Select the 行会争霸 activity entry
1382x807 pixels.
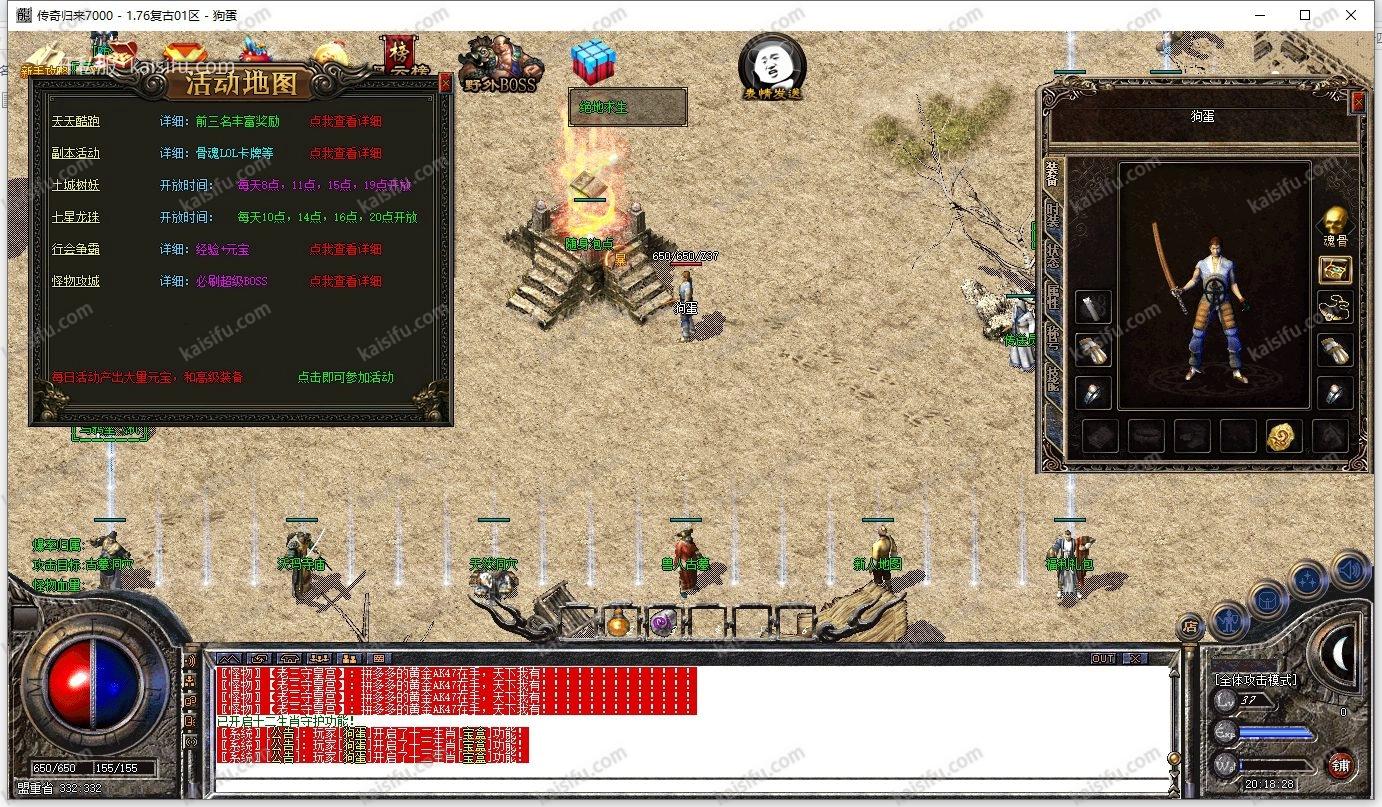(76, 250)
